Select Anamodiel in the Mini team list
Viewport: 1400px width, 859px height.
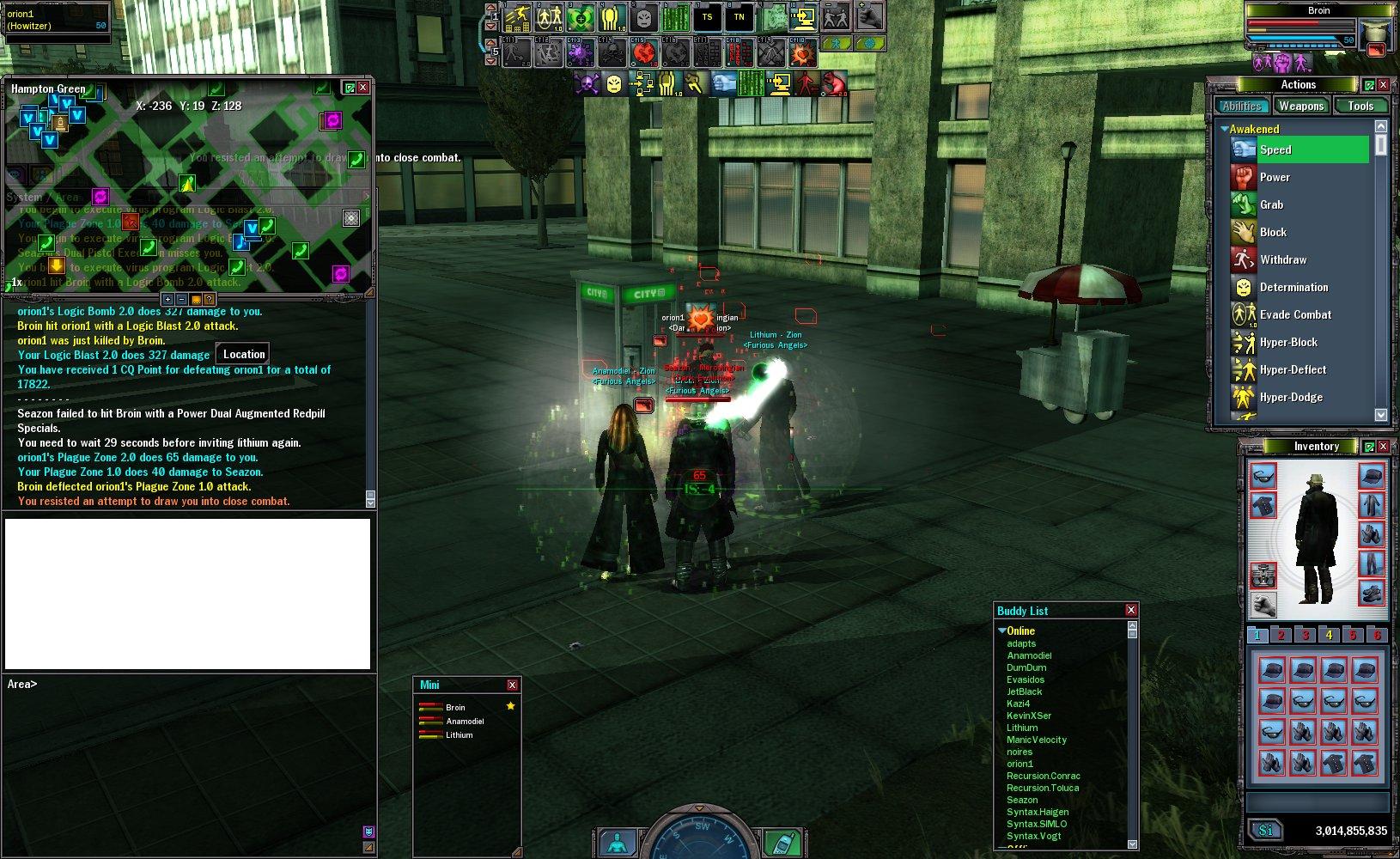click(465, 722)
